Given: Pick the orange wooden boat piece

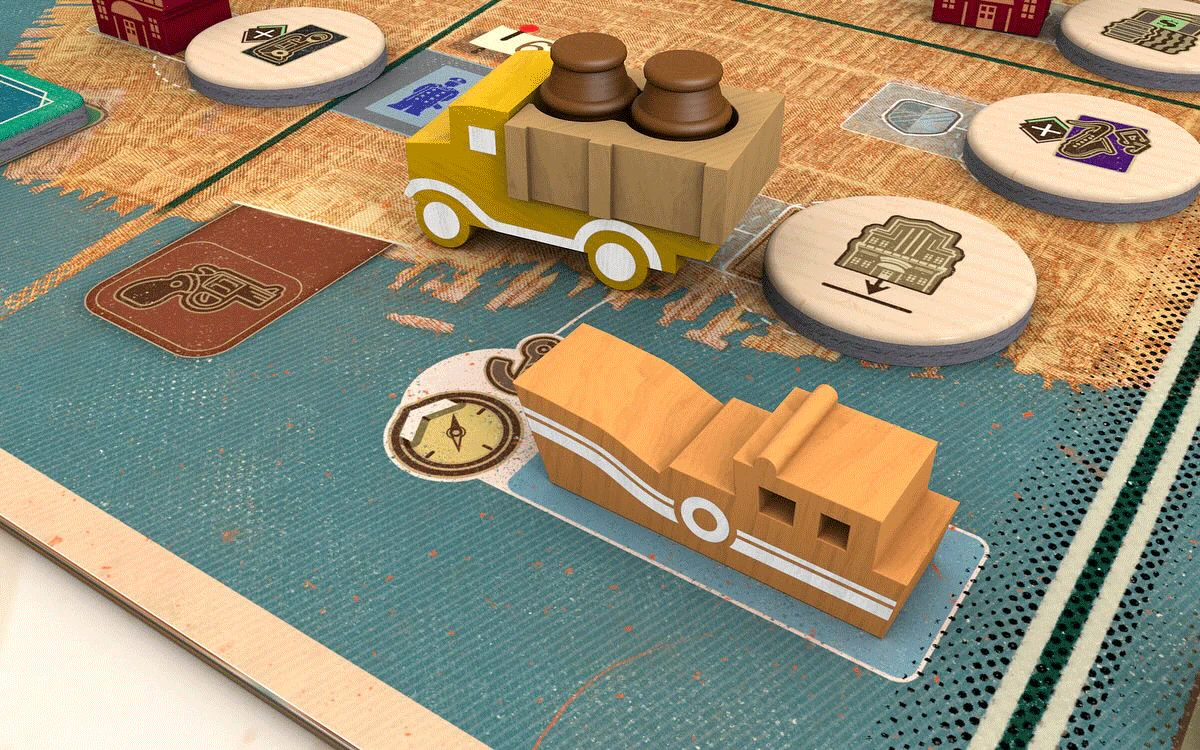Looking at the screenshot, I should point(740,470).
